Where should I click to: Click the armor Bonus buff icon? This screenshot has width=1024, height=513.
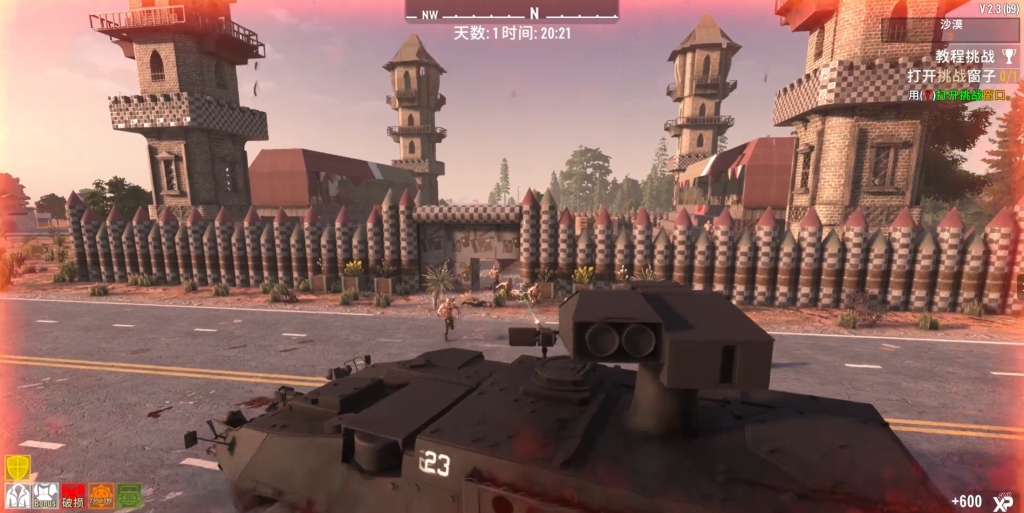(45, 495)
